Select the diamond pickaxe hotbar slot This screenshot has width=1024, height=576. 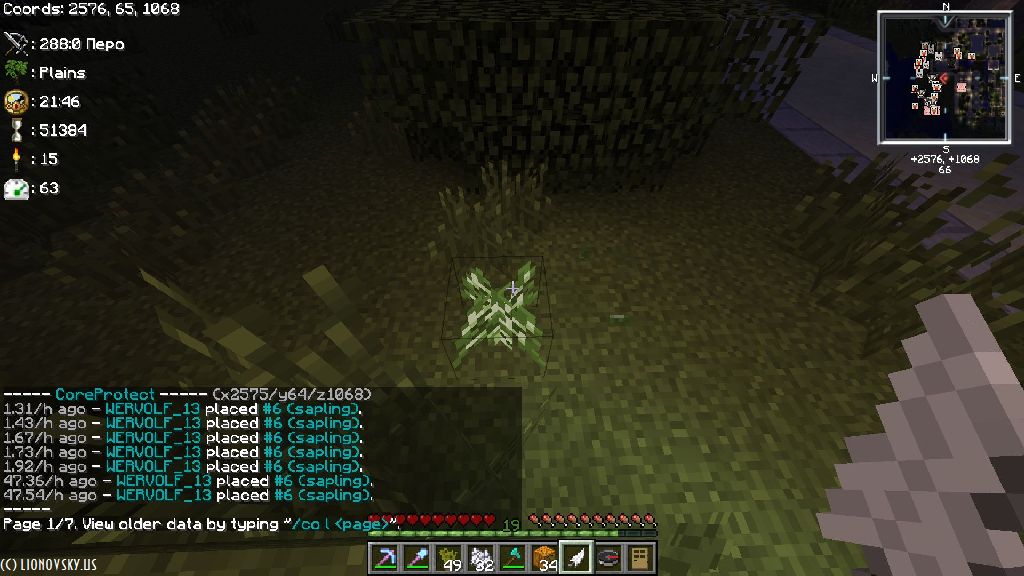385,558
